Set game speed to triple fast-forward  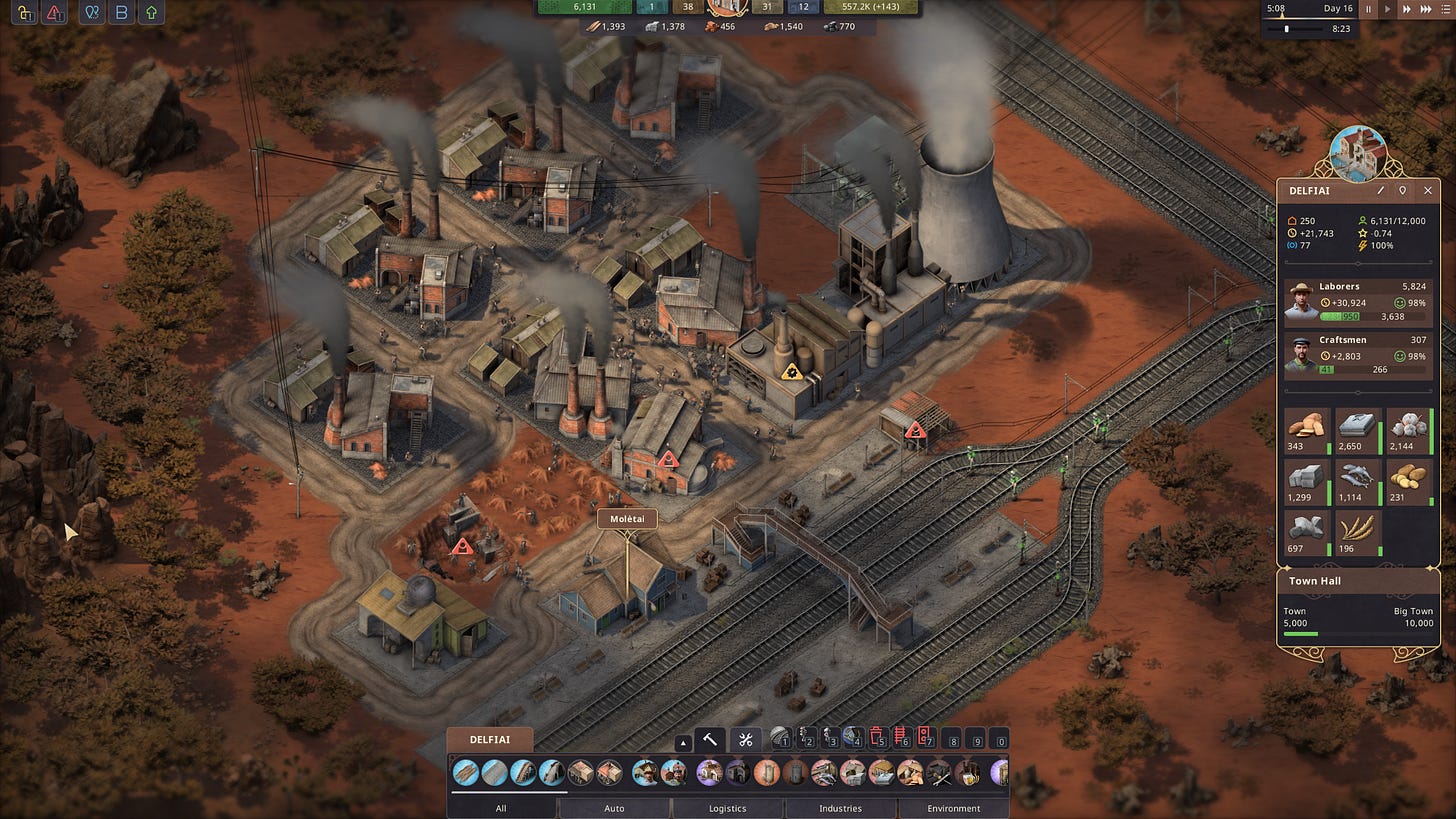[x=1424, y=9]
